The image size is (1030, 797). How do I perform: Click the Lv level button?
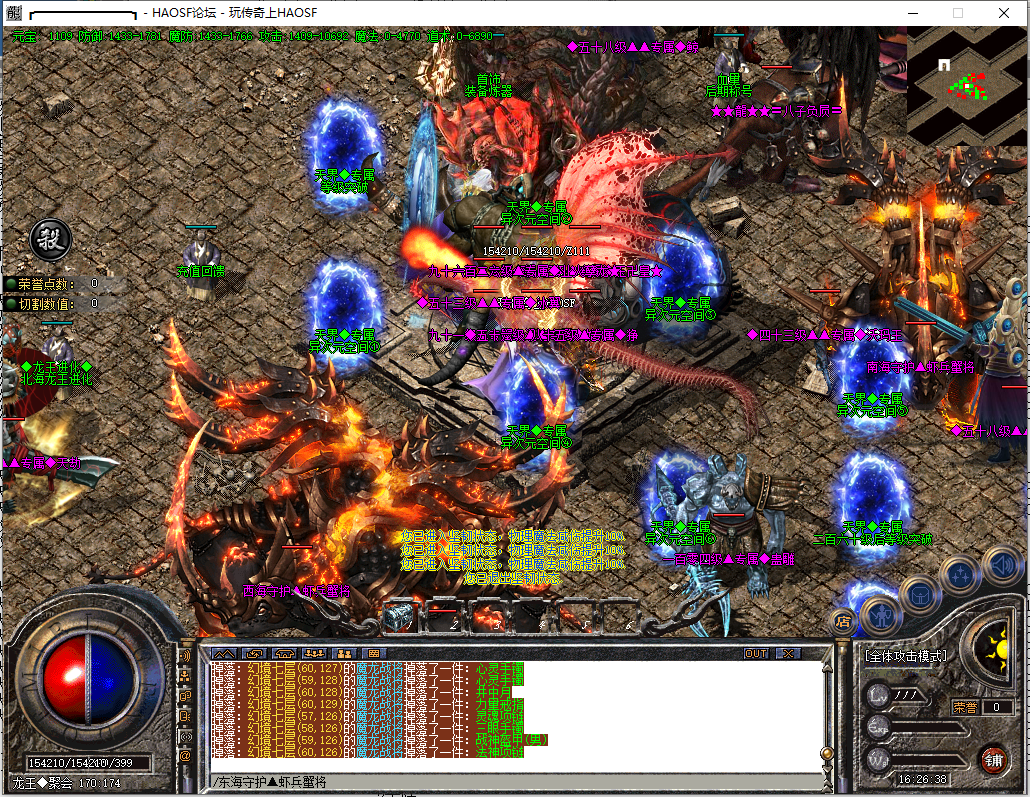point(879,694)
